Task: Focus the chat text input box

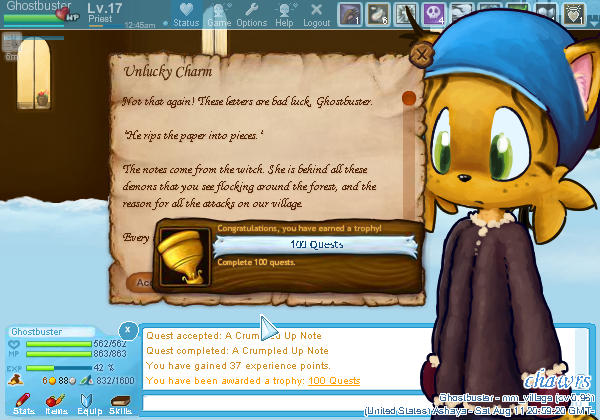Action: [x=290, y=402]
